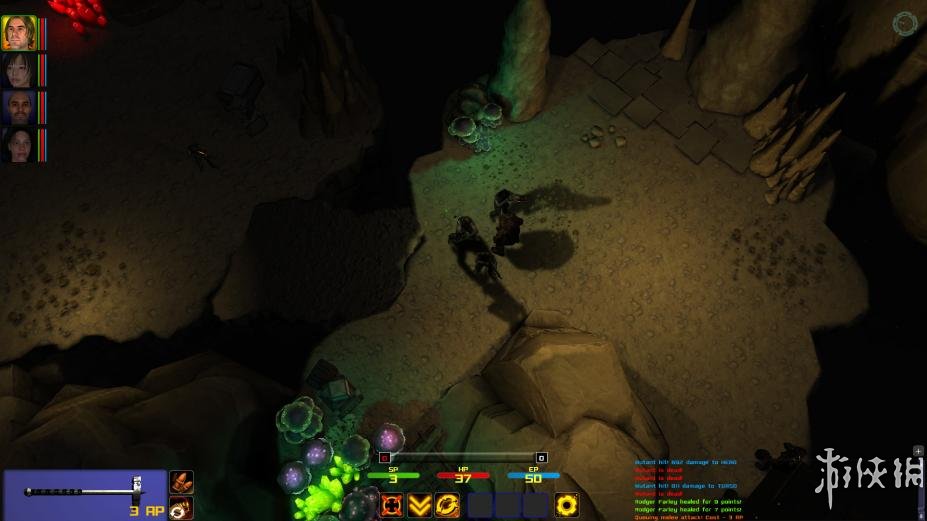The width and height of the screenshot is (927, 521).
Task: Select the long-haired blond party member portrait
Action: click(x=19, y=32)
